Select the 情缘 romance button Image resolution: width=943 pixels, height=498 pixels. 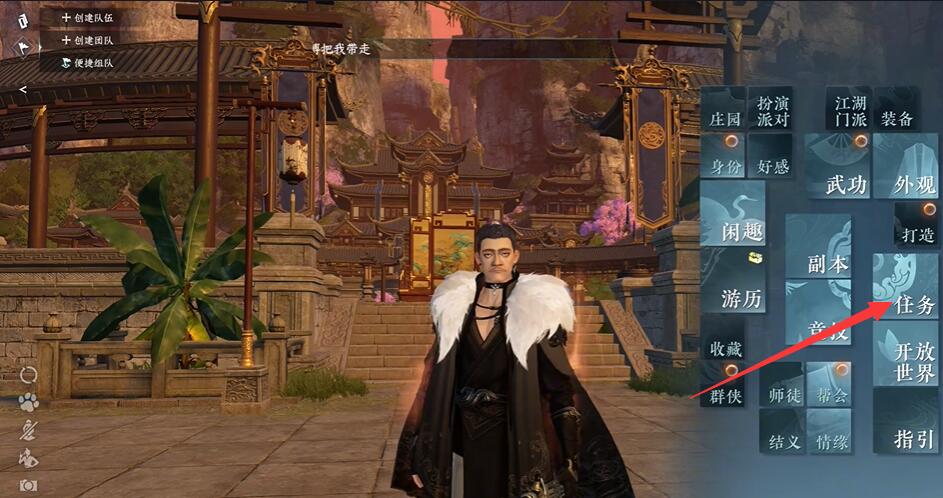click(832, 441)
